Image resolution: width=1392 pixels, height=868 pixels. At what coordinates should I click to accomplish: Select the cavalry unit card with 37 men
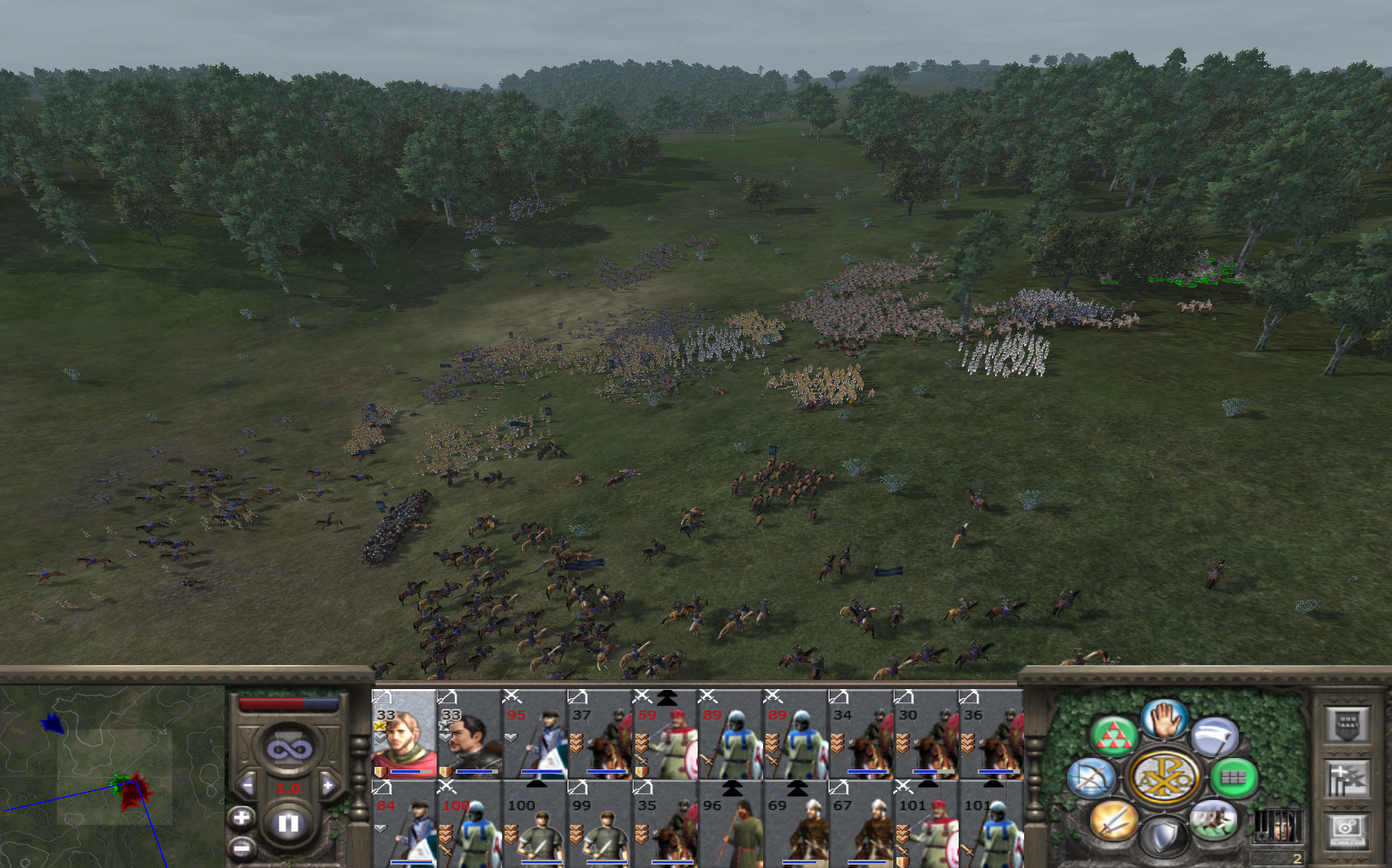point(600,735)
